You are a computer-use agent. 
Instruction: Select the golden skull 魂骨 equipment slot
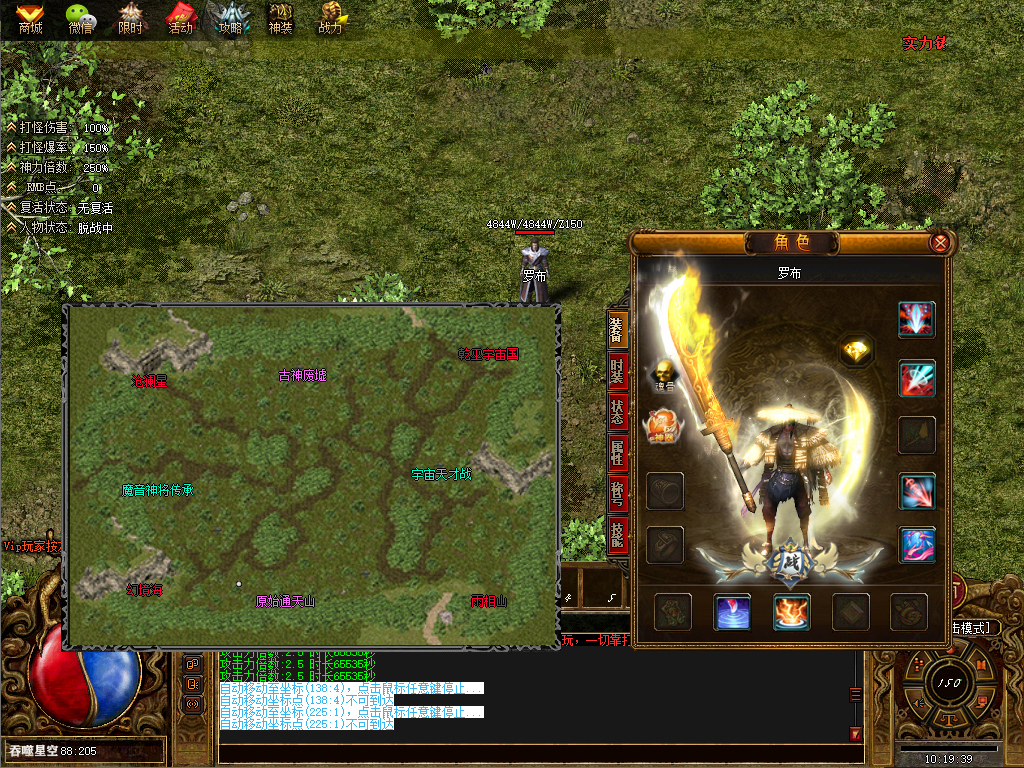[664, 372]
